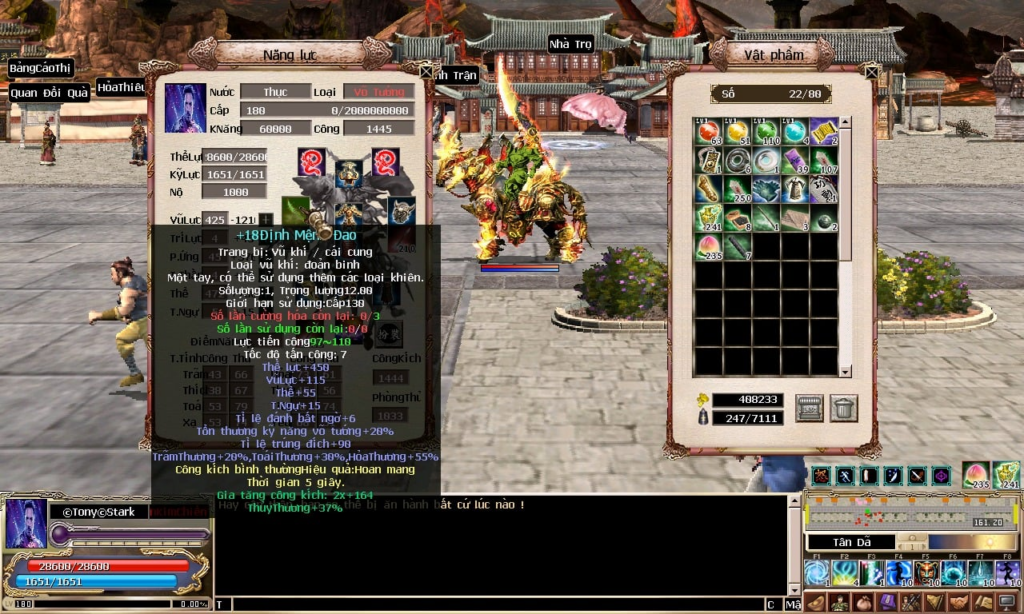
Task: Activate the F1 swirl skill
Action: pyautogui.click(x=817, y=574)
